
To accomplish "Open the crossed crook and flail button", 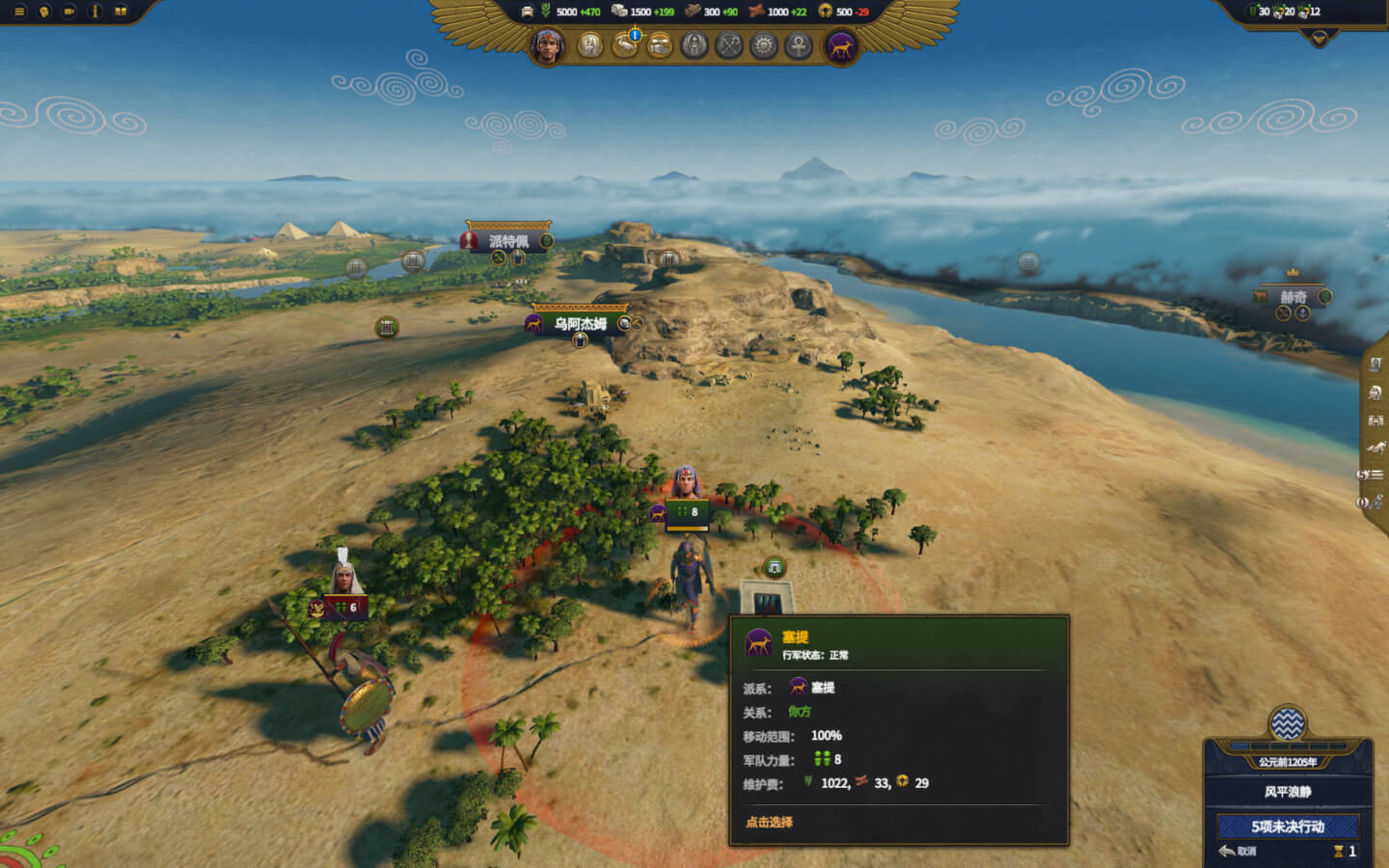I will click(729, 45).
